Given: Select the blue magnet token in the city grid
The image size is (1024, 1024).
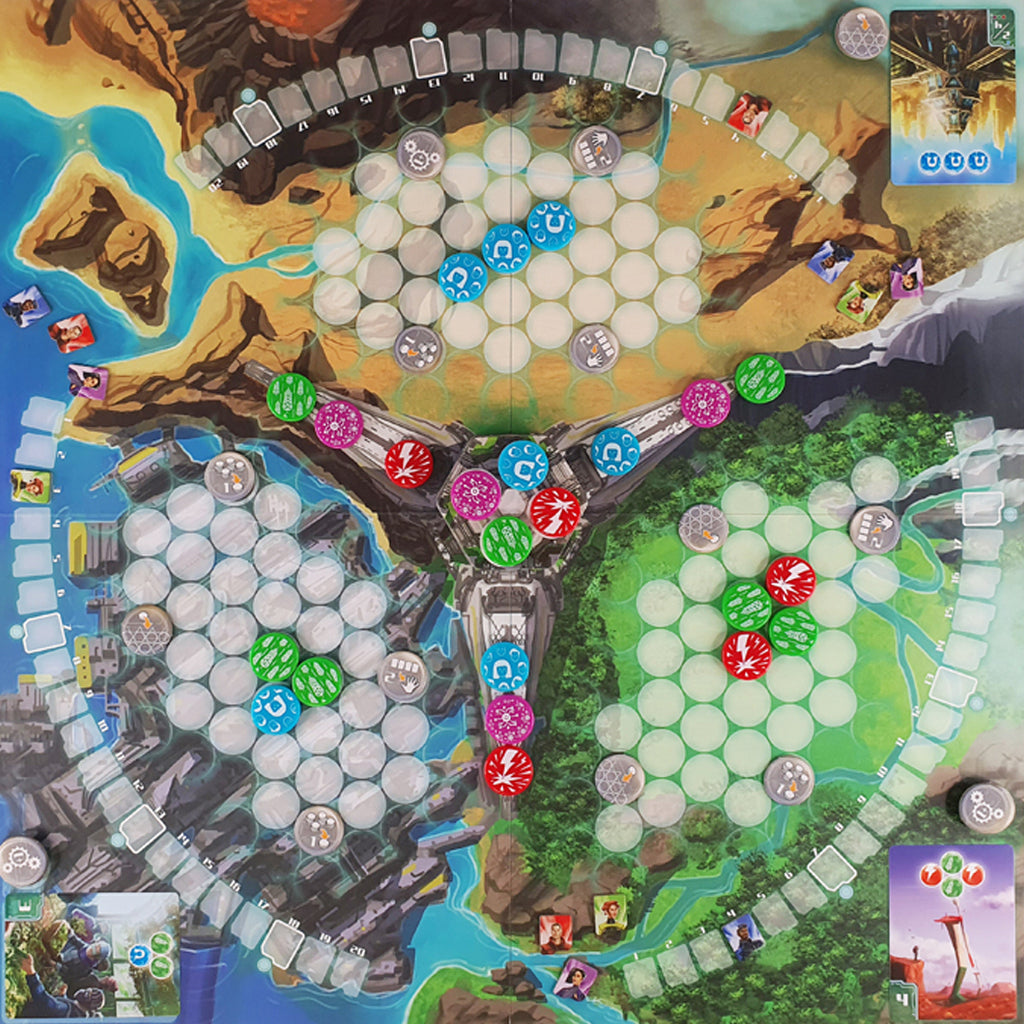Looking at the screenshot, I should click(x=275, y=708).
